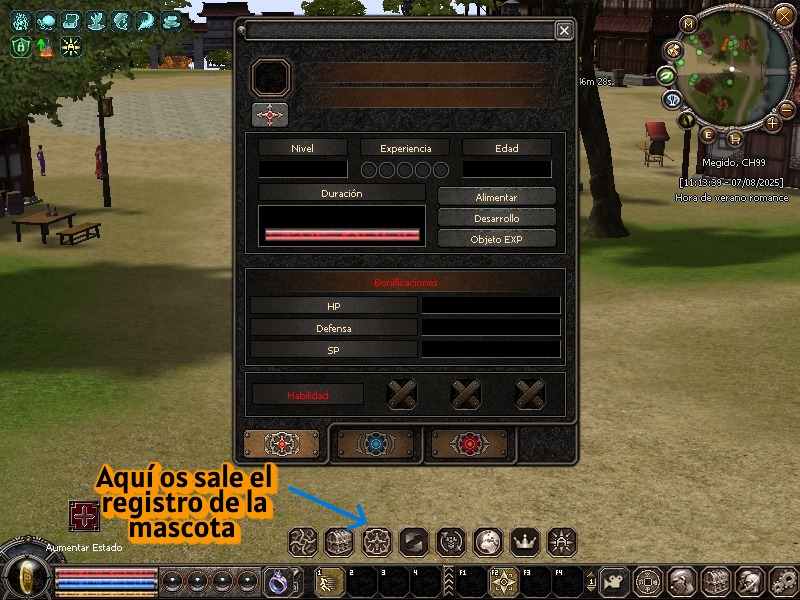Select the green padlock shield buff icon
Screen dimensions: 800x600
pos(20,46)
